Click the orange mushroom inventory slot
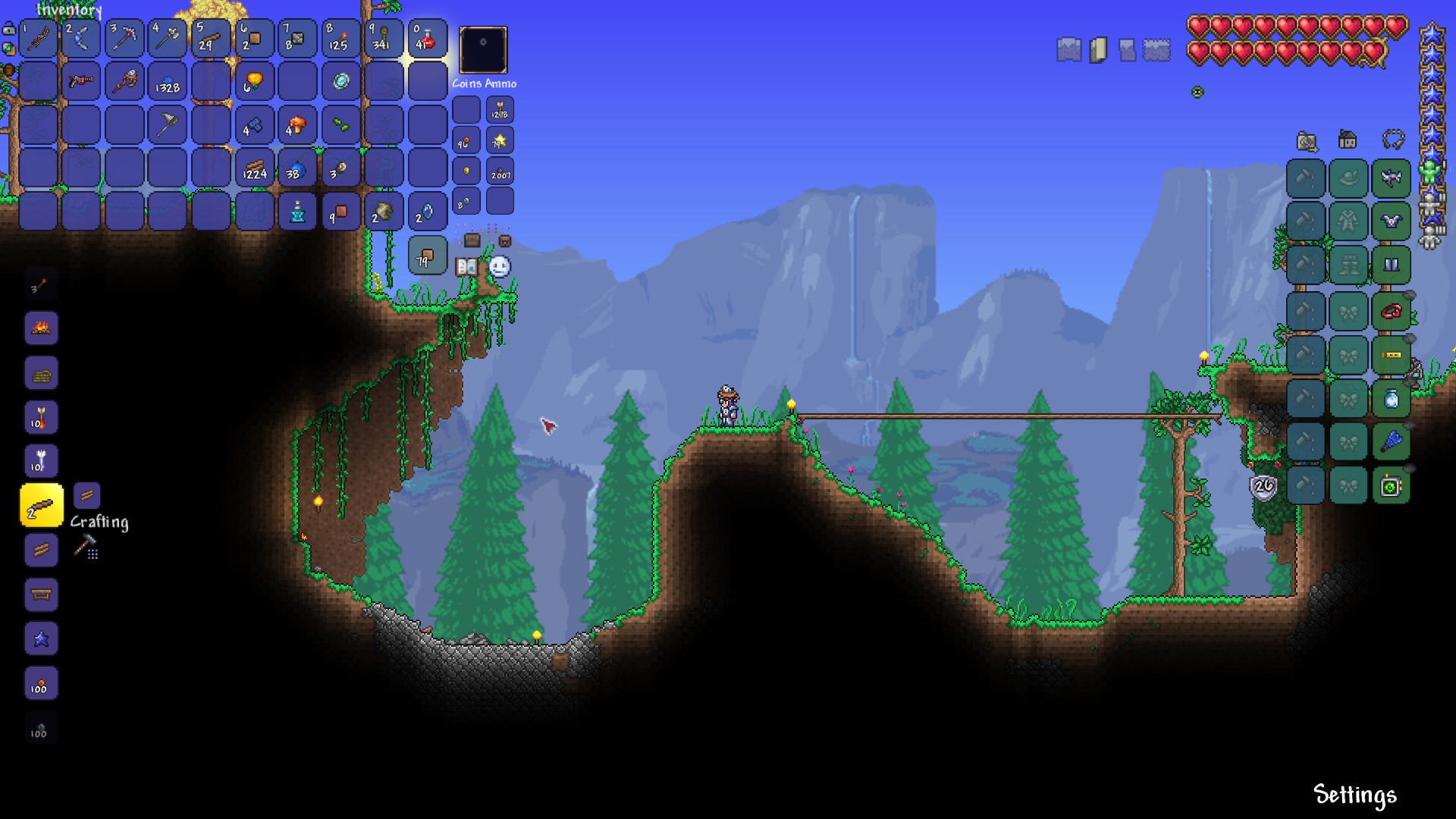This screenshot has height=819, width=1456. point(297,125)
